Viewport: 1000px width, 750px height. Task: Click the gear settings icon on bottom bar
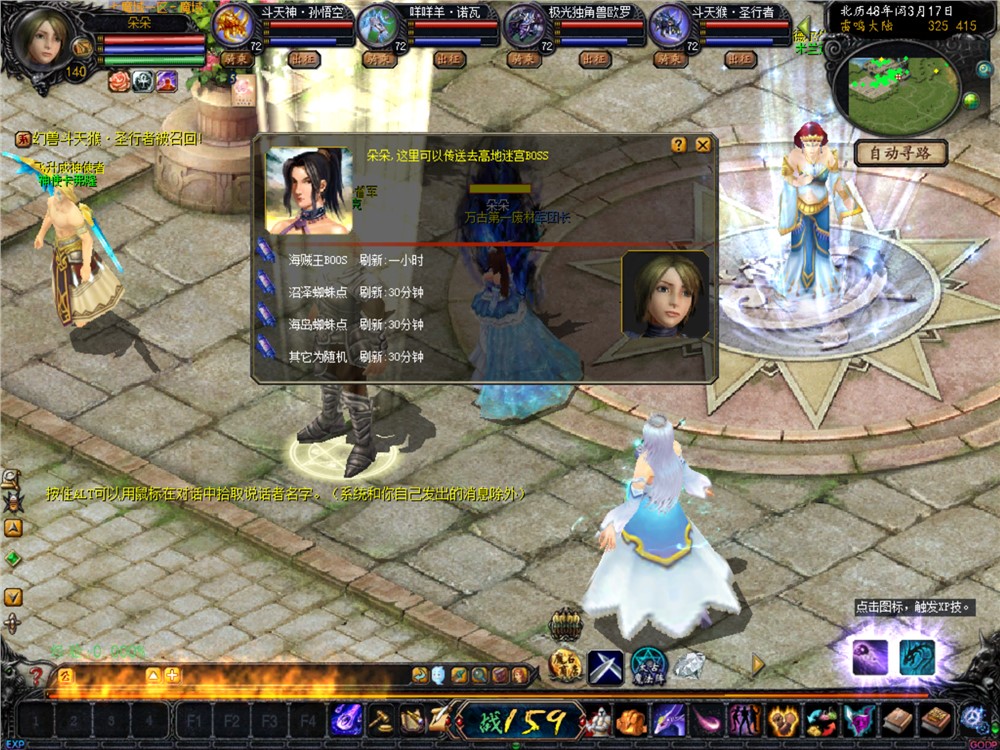972,719
